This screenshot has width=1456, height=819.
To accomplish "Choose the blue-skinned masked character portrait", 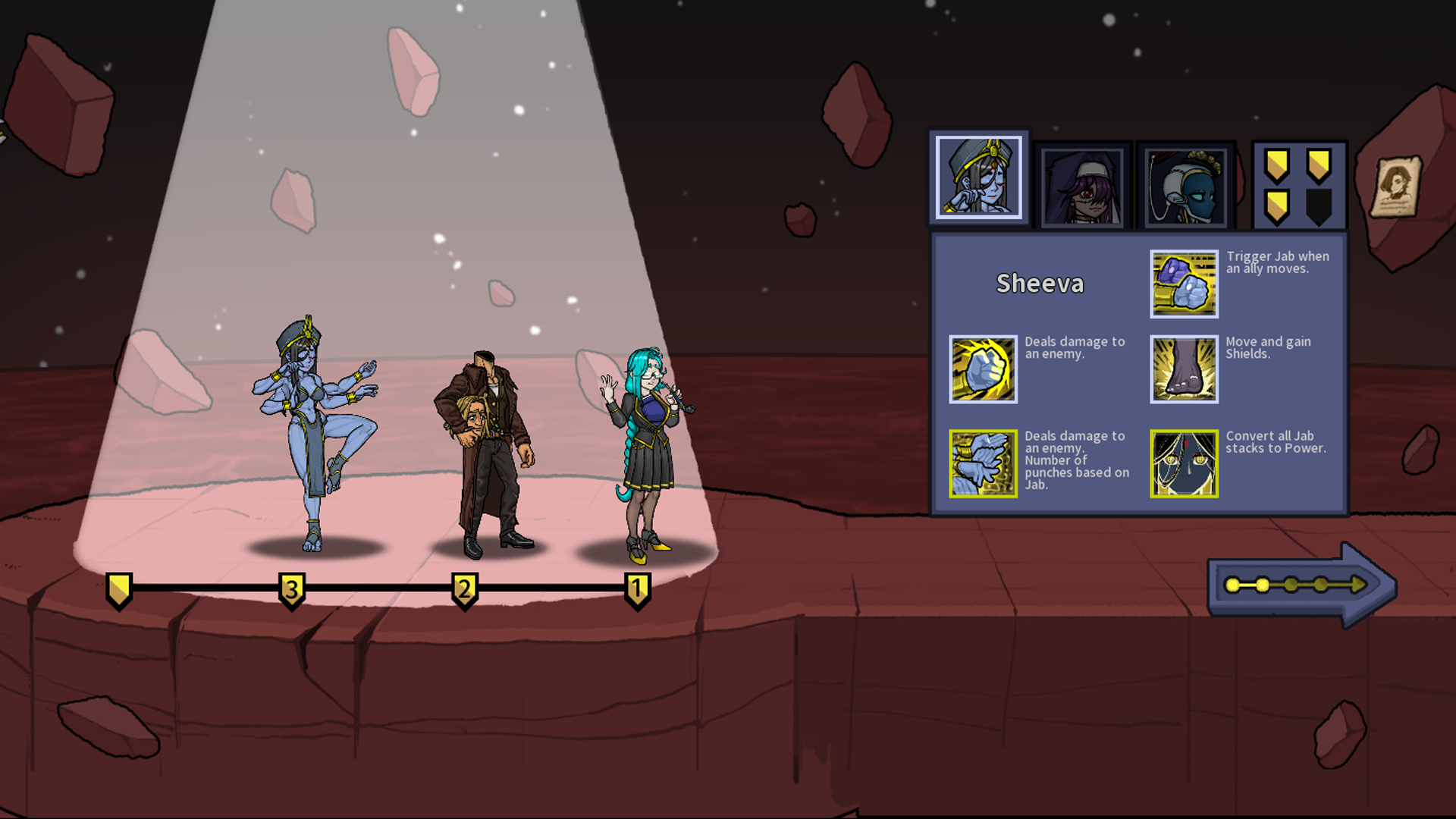I will tap(1185, 185).
